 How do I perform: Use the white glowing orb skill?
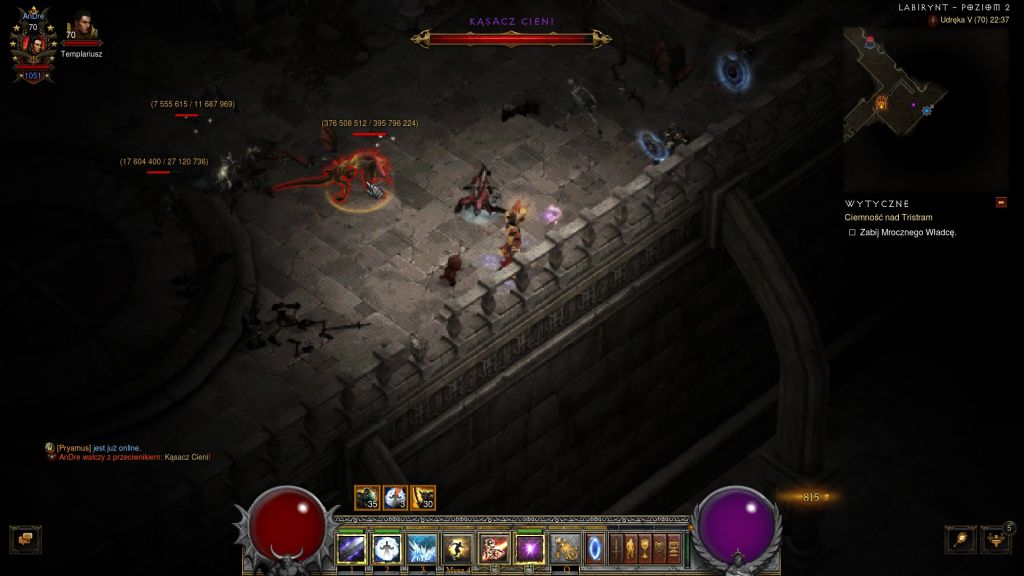tap(387, 548)
